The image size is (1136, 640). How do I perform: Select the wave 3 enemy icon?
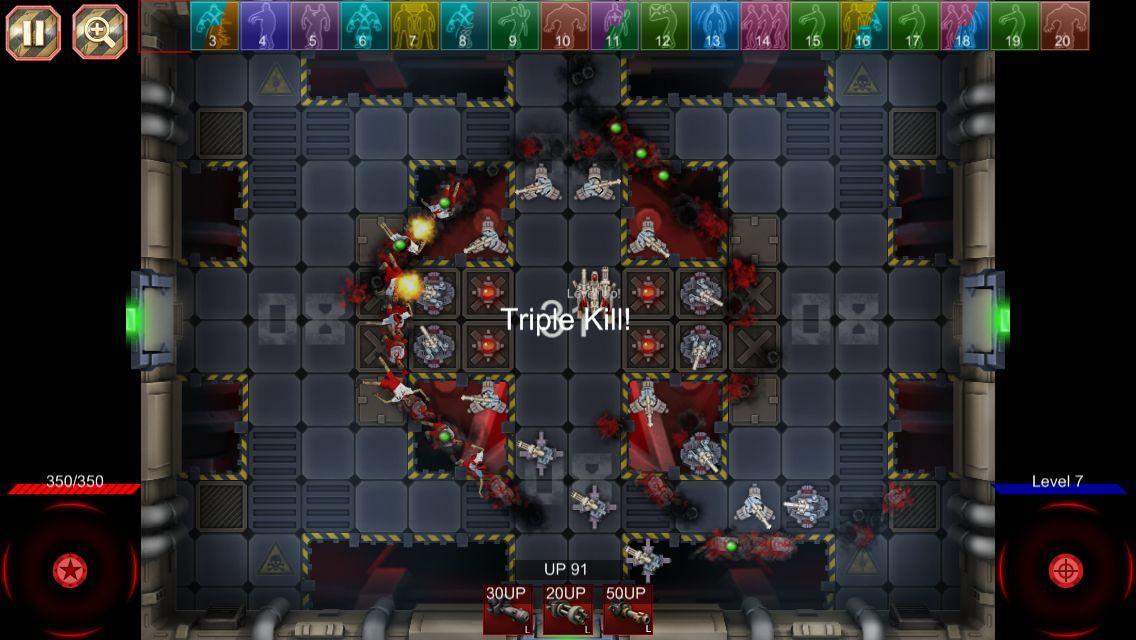coord(214,26)
